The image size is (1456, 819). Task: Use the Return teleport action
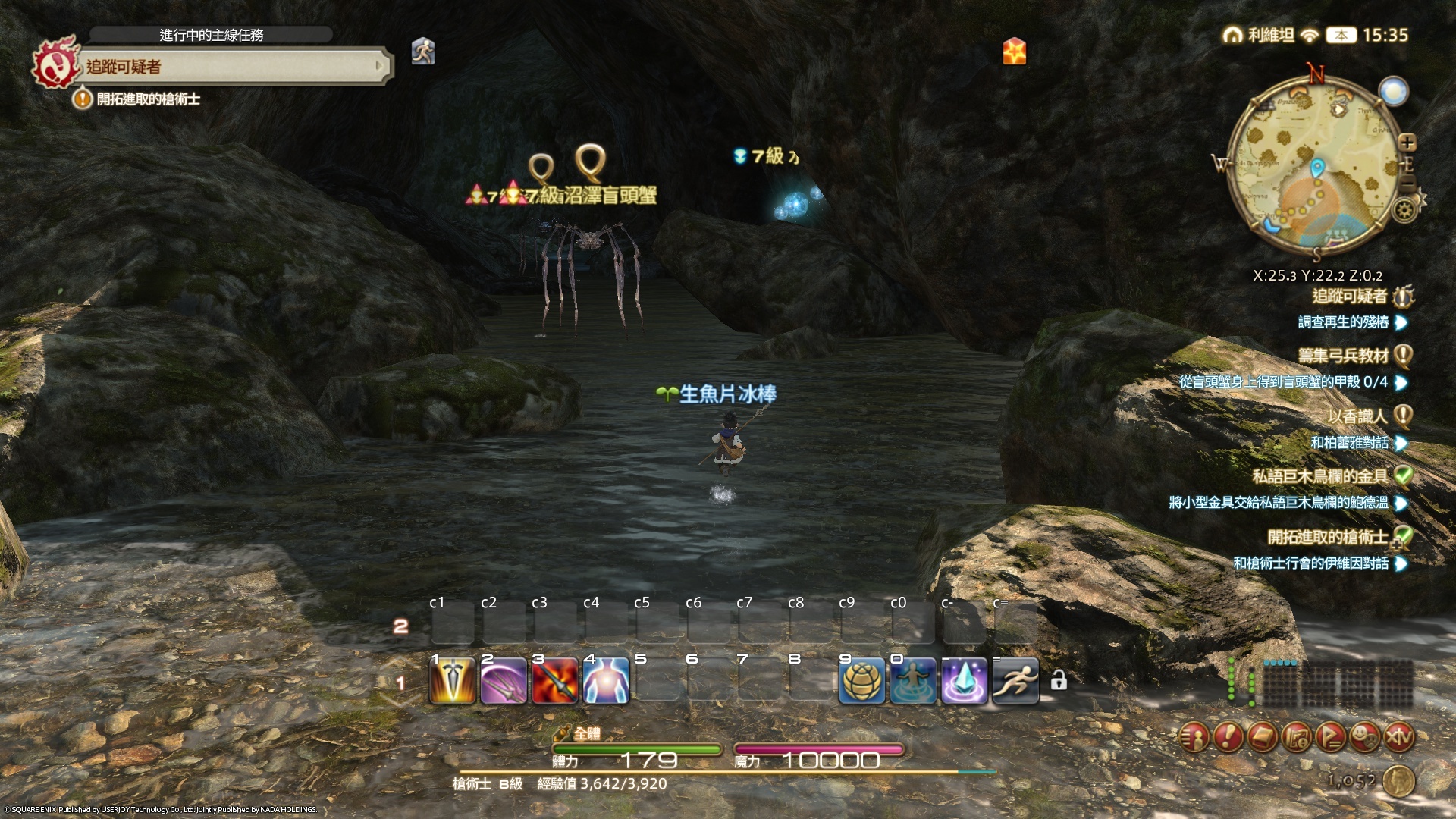[x=912, y=681]
